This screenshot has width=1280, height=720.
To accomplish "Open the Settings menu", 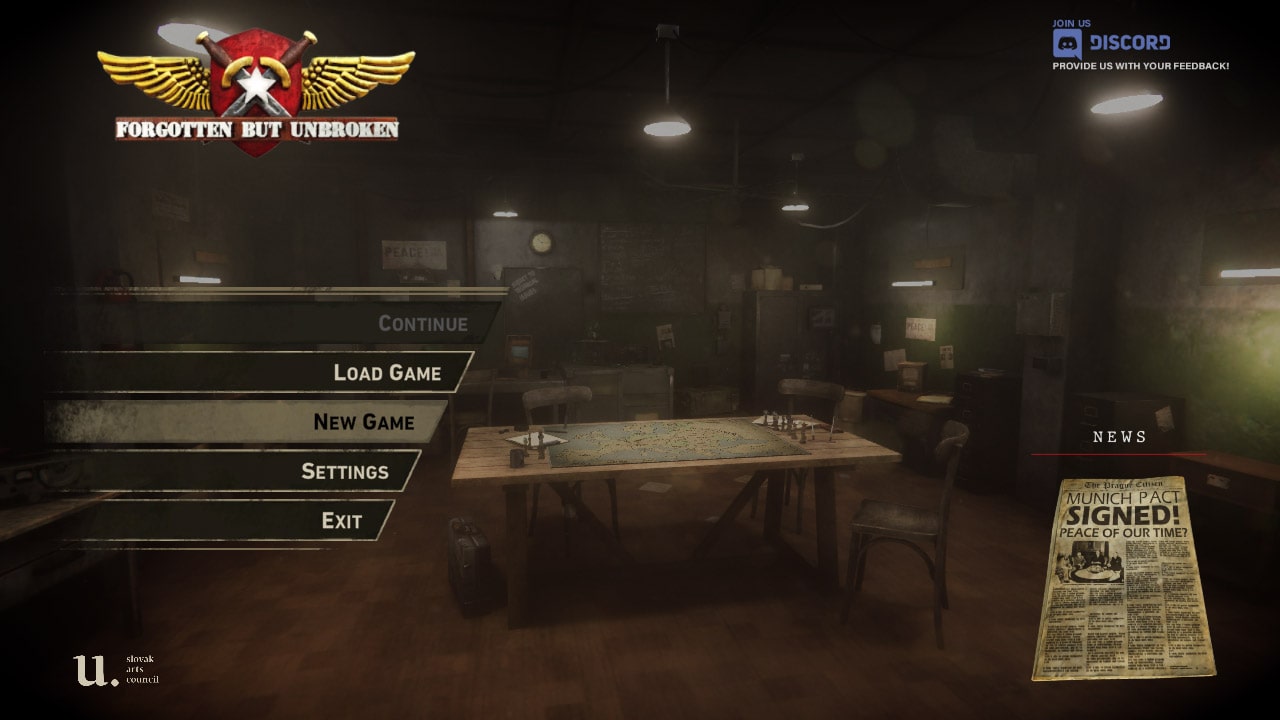I will click(344, 471).
